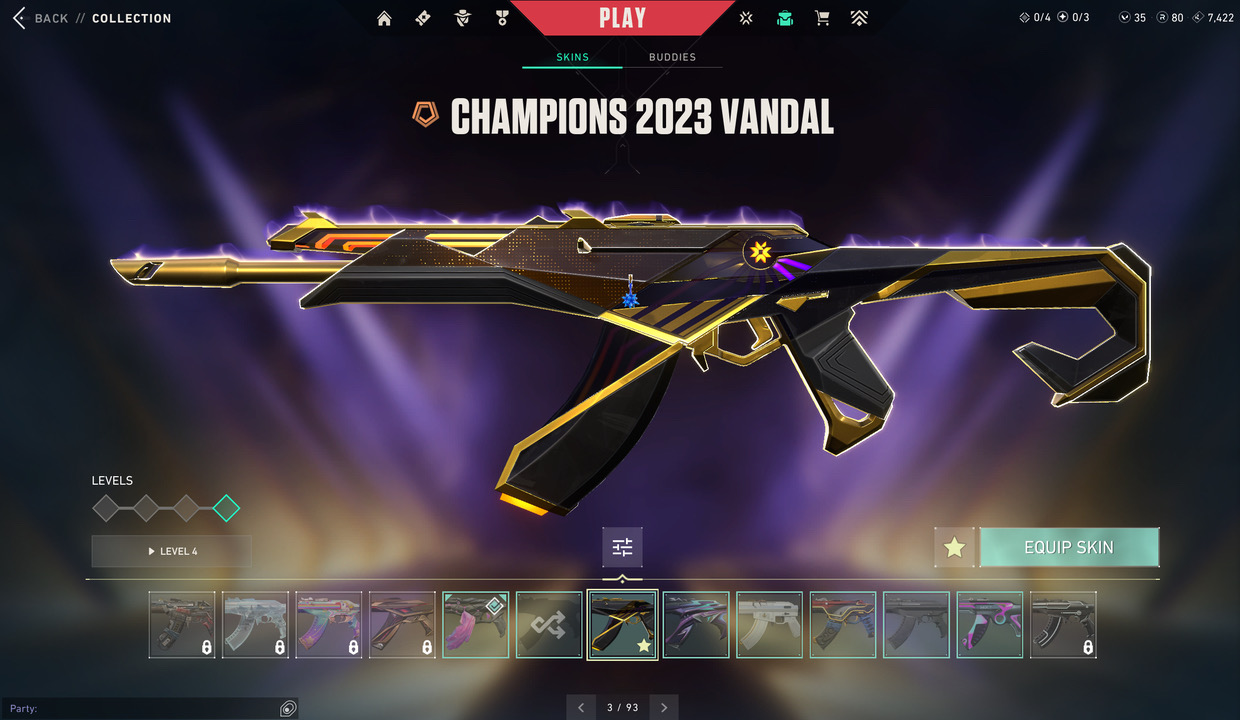Open the home icon in top navigation
This screenshot has height=720, width=1240.
coord(384,18)
